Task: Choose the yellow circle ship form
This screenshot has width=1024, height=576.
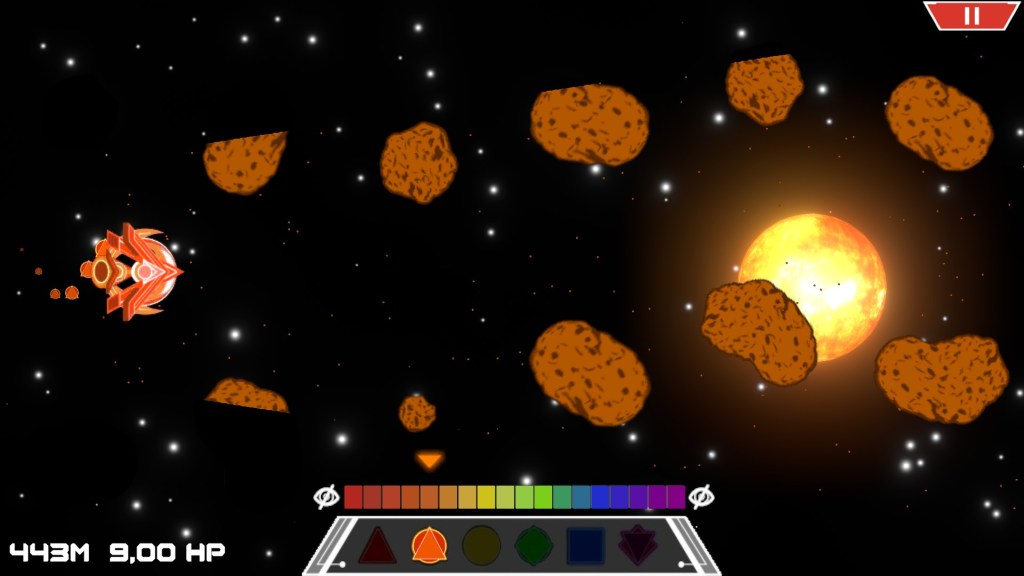Action: [481, 546]
